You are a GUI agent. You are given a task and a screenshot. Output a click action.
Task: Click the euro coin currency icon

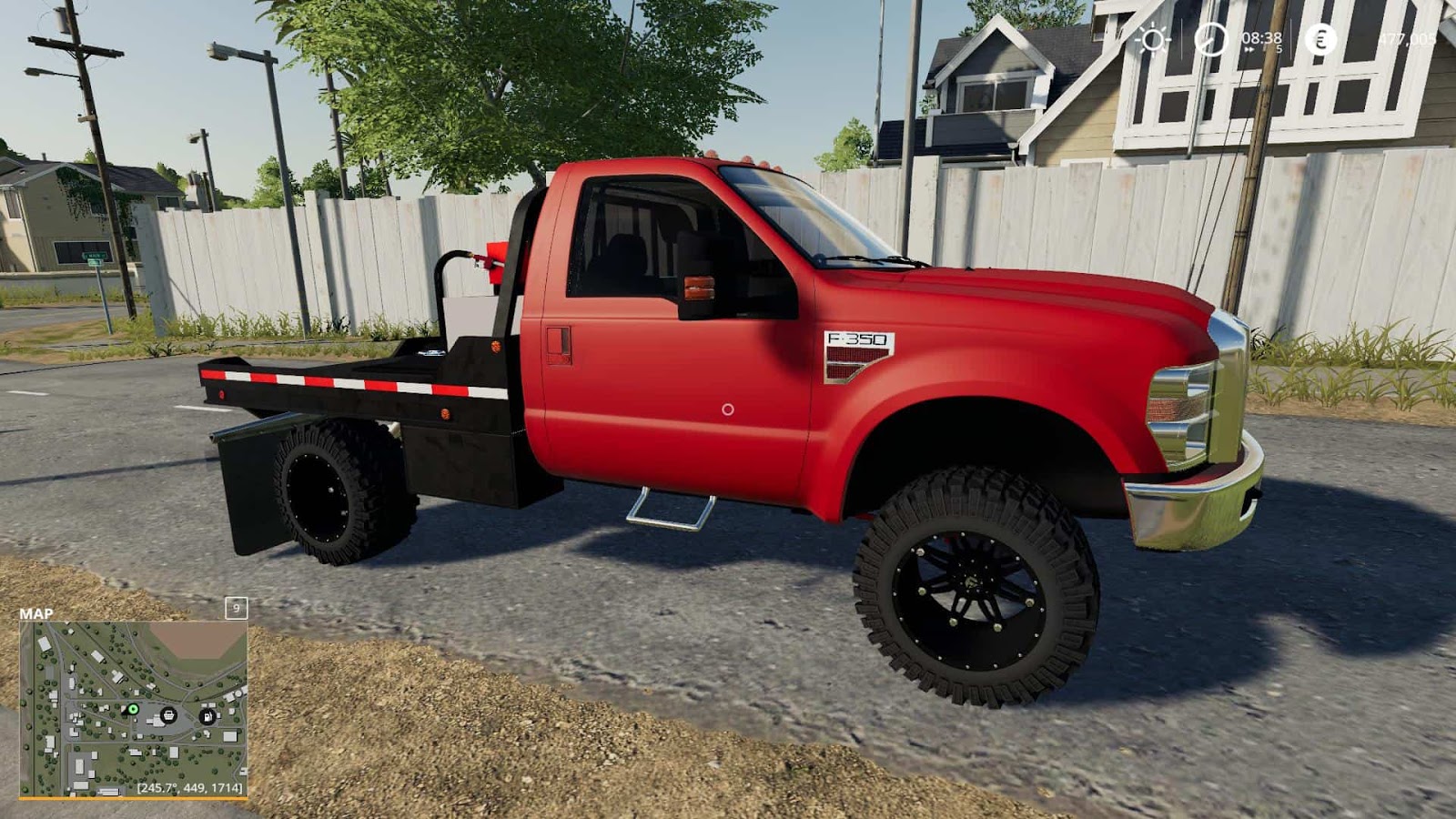point(1320,39)
